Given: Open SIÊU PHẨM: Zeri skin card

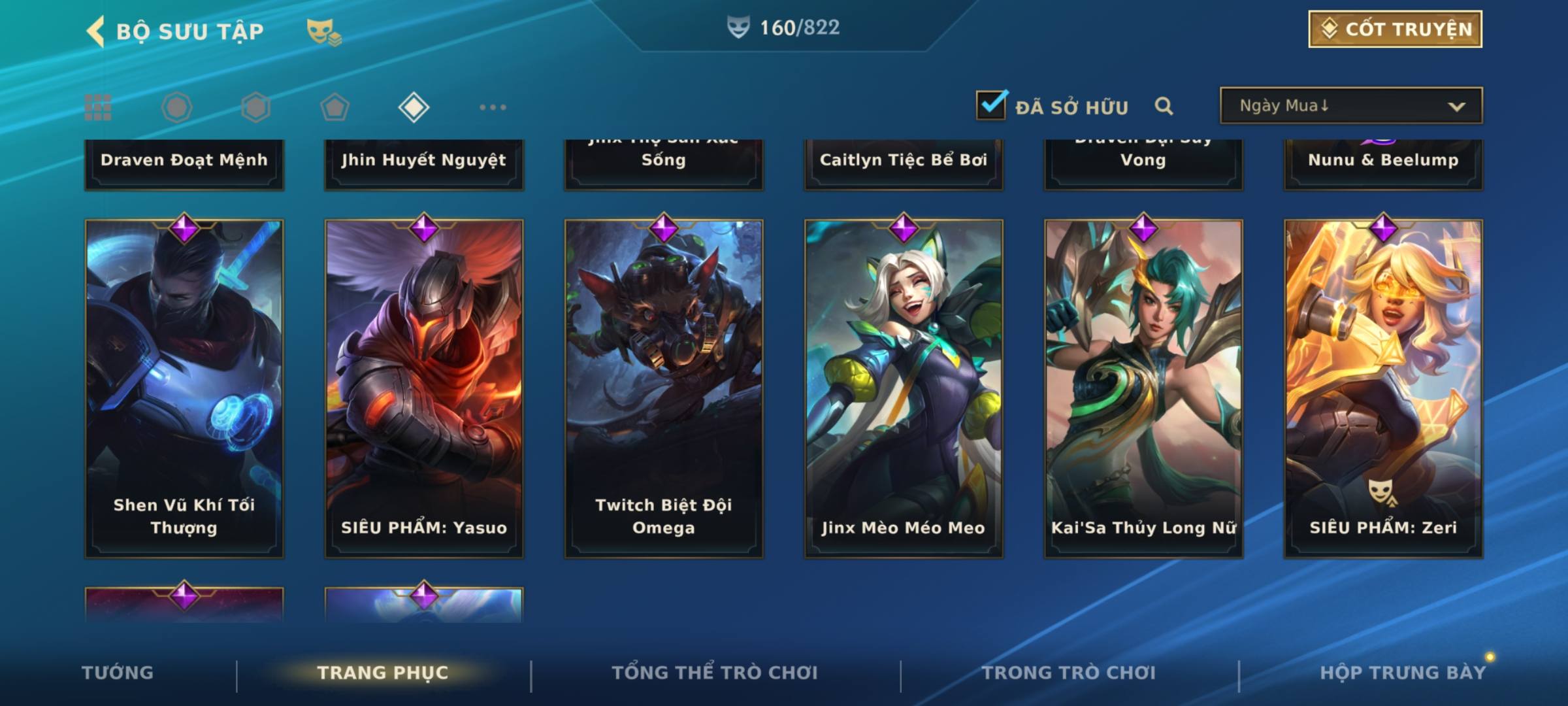Looking at the screenshot, I should point(1383,388).
